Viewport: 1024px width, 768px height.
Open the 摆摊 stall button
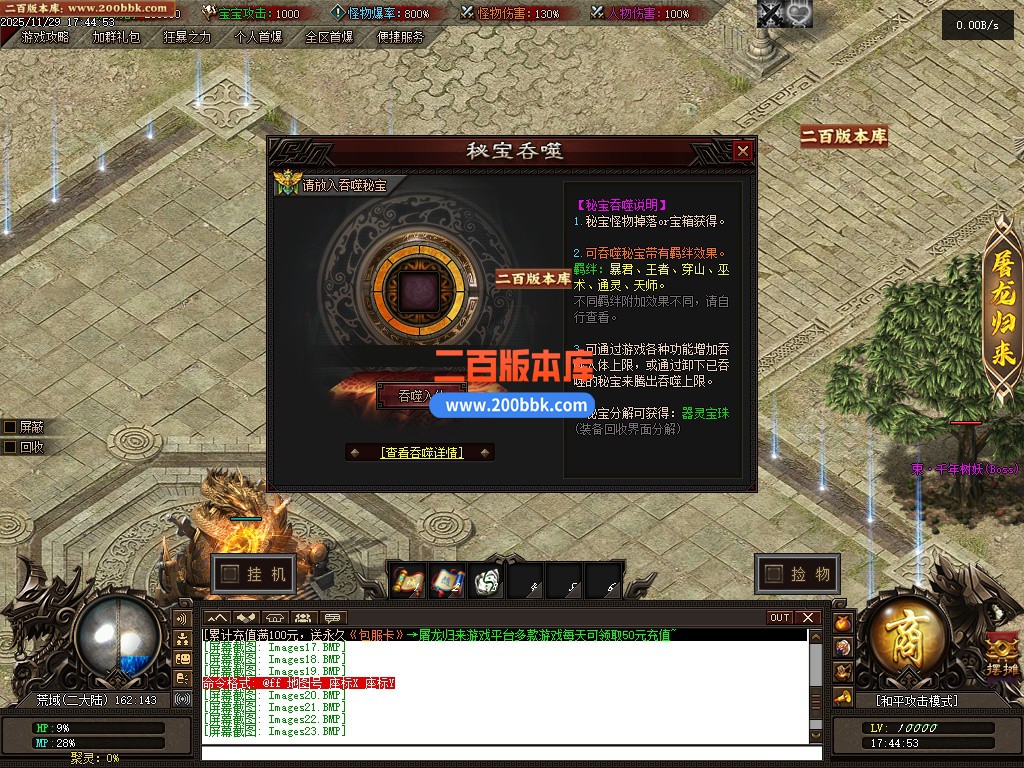(x=1001, y=657)
